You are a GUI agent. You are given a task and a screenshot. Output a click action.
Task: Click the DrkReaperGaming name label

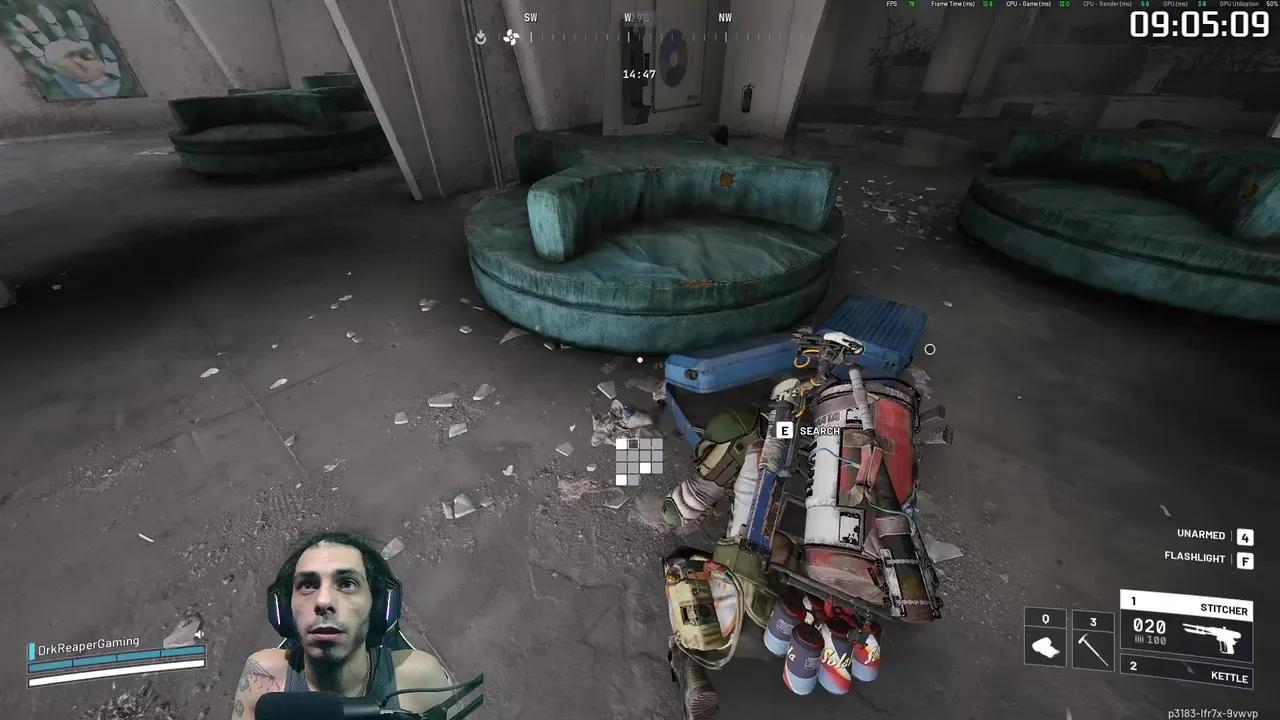90,644
